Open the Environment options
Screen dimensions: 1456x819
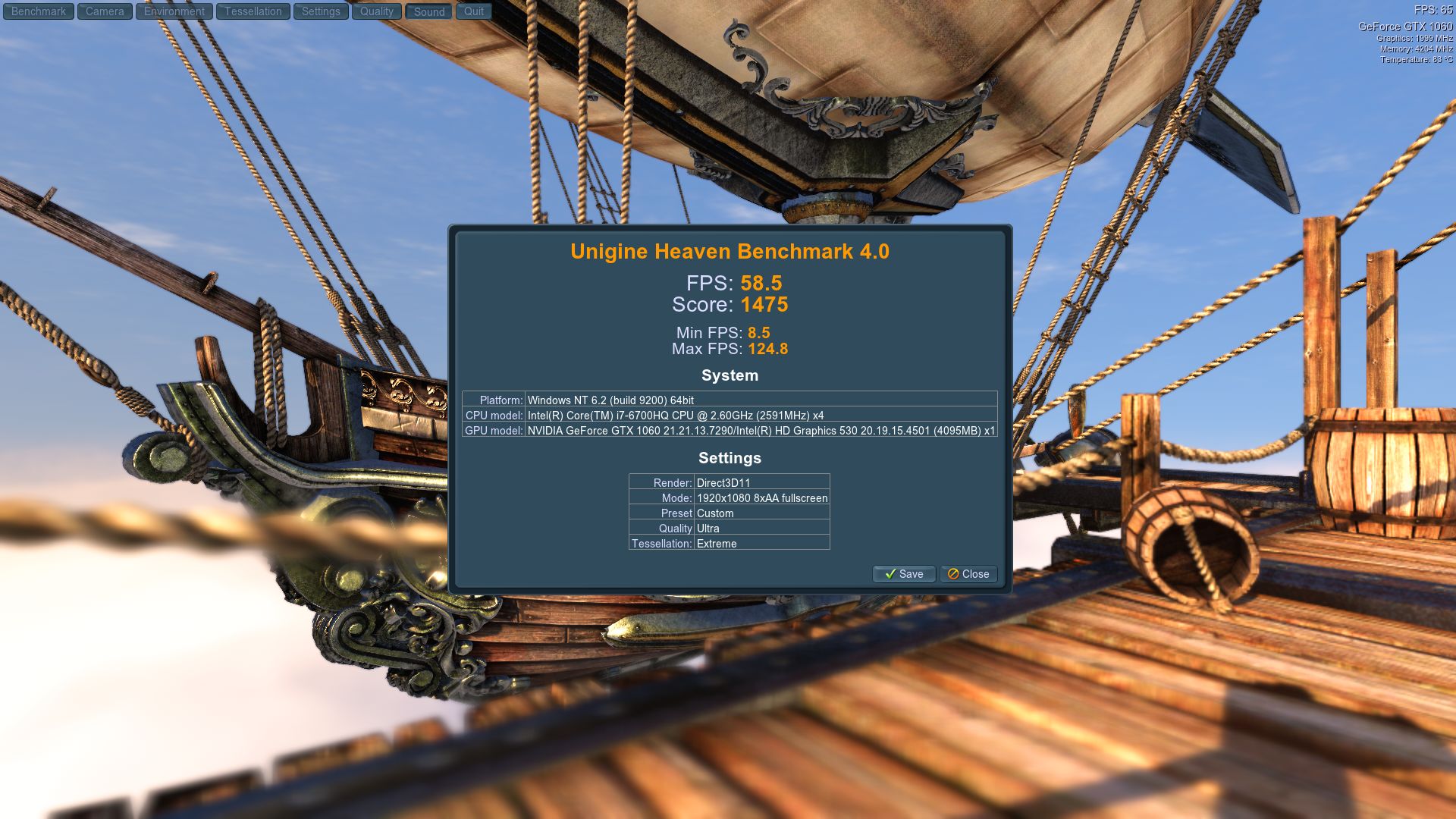[174, 11]
